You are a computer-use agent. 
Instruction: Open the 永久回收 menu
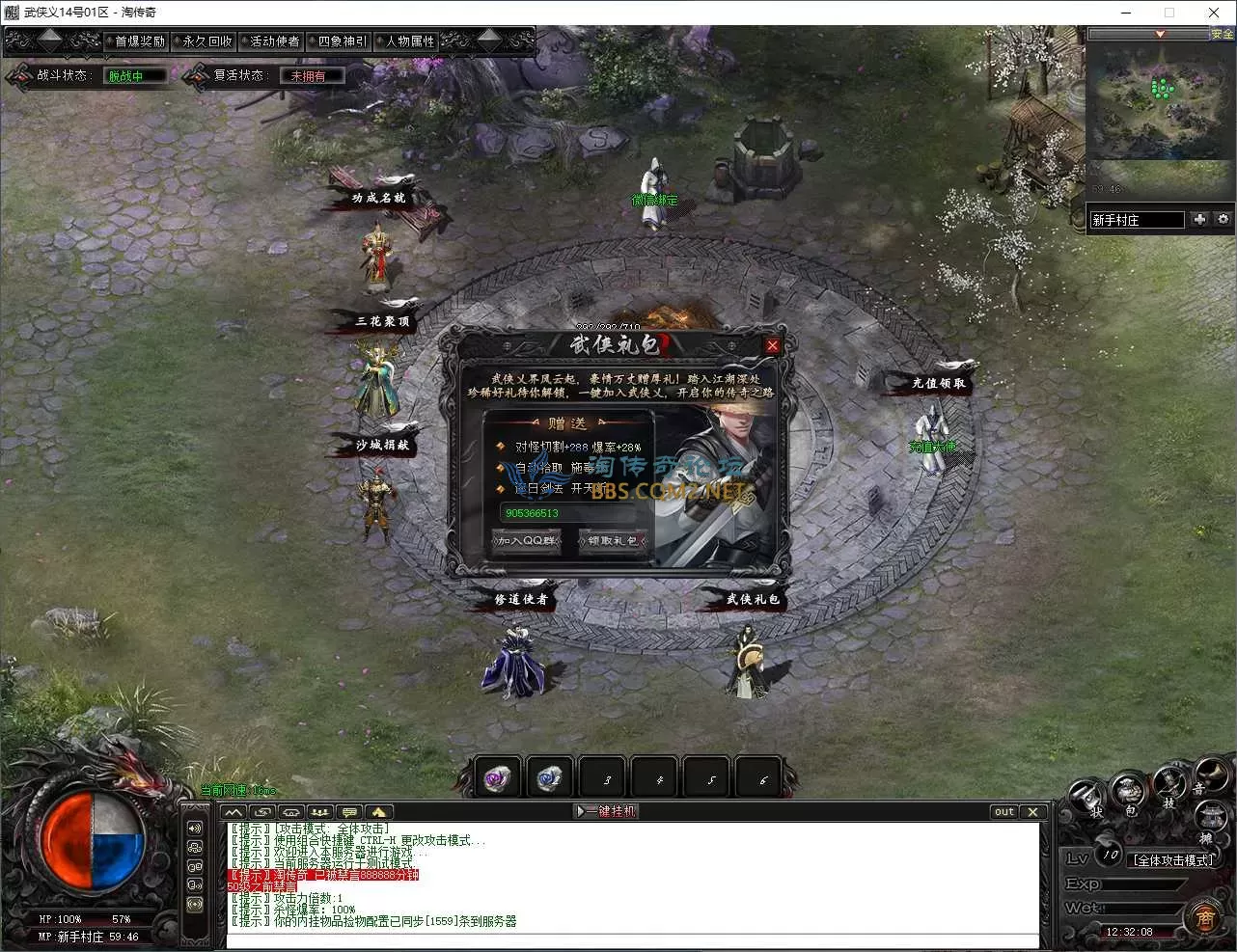click(207, 41)
